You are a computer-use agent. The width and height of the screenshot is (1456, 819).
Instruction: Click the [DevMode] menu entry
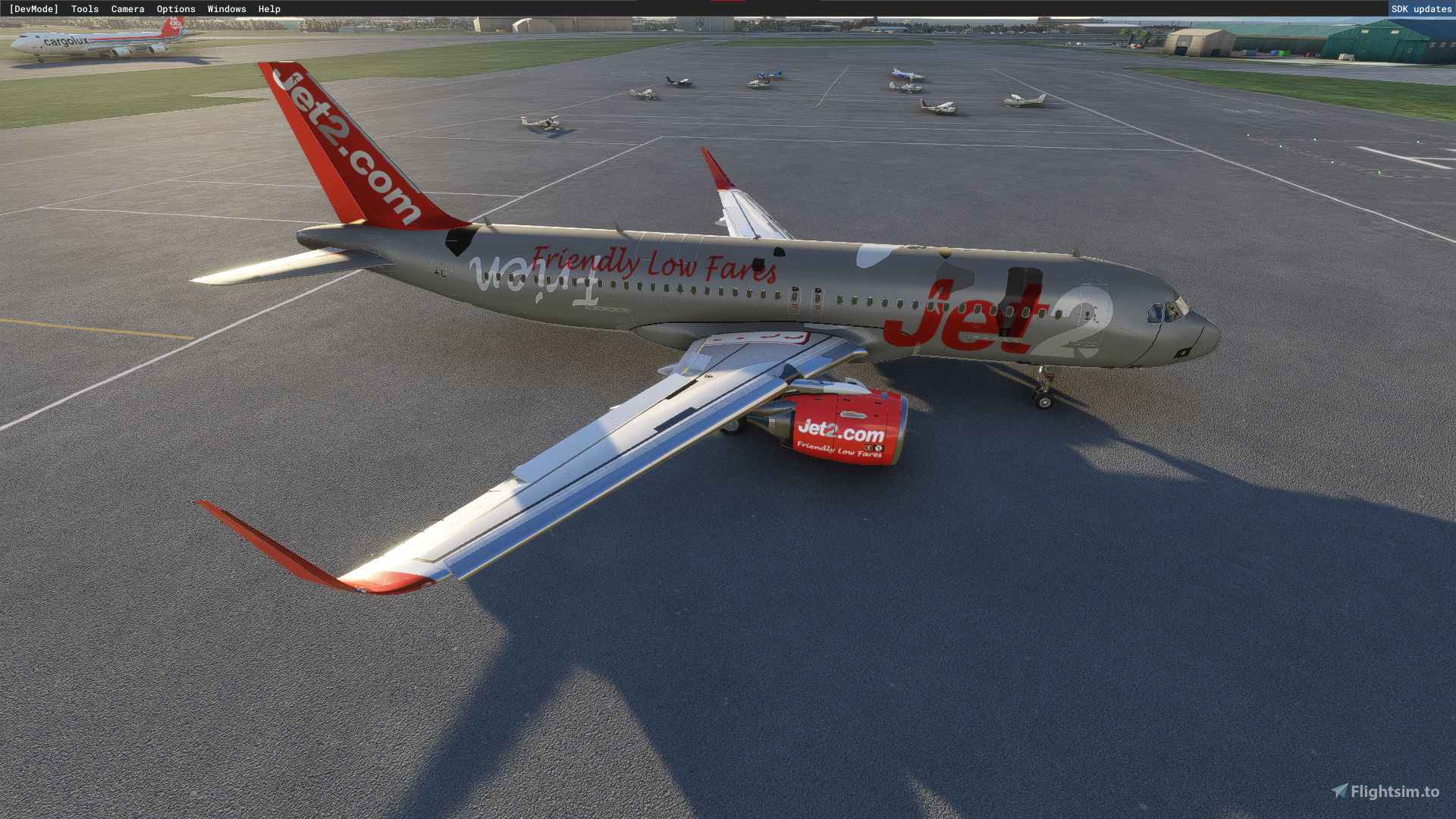tap(33, 8)
